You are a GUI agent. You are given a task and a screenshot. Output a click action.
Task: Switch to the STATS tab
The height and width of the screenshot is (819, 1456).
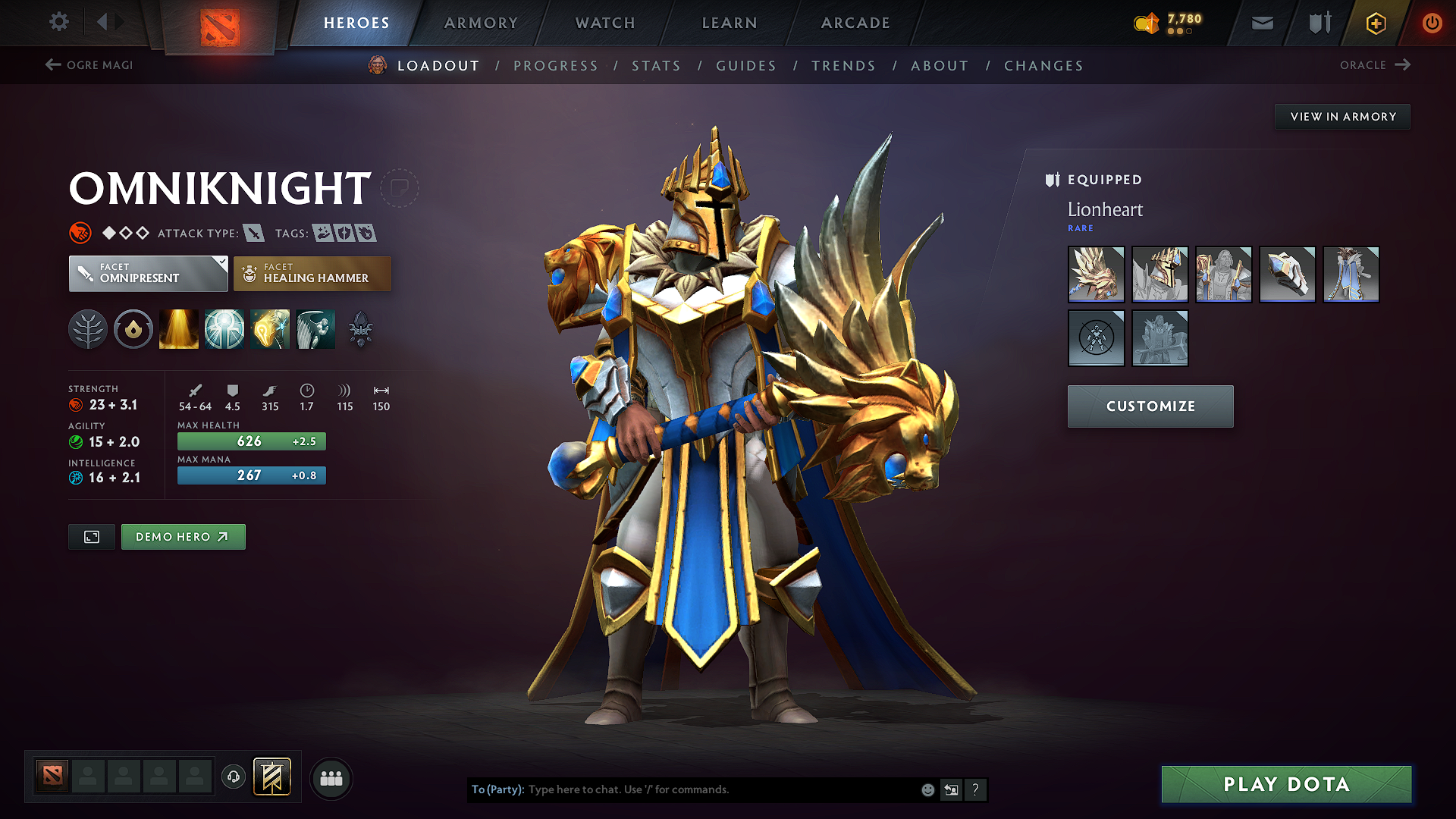point(656,66)
